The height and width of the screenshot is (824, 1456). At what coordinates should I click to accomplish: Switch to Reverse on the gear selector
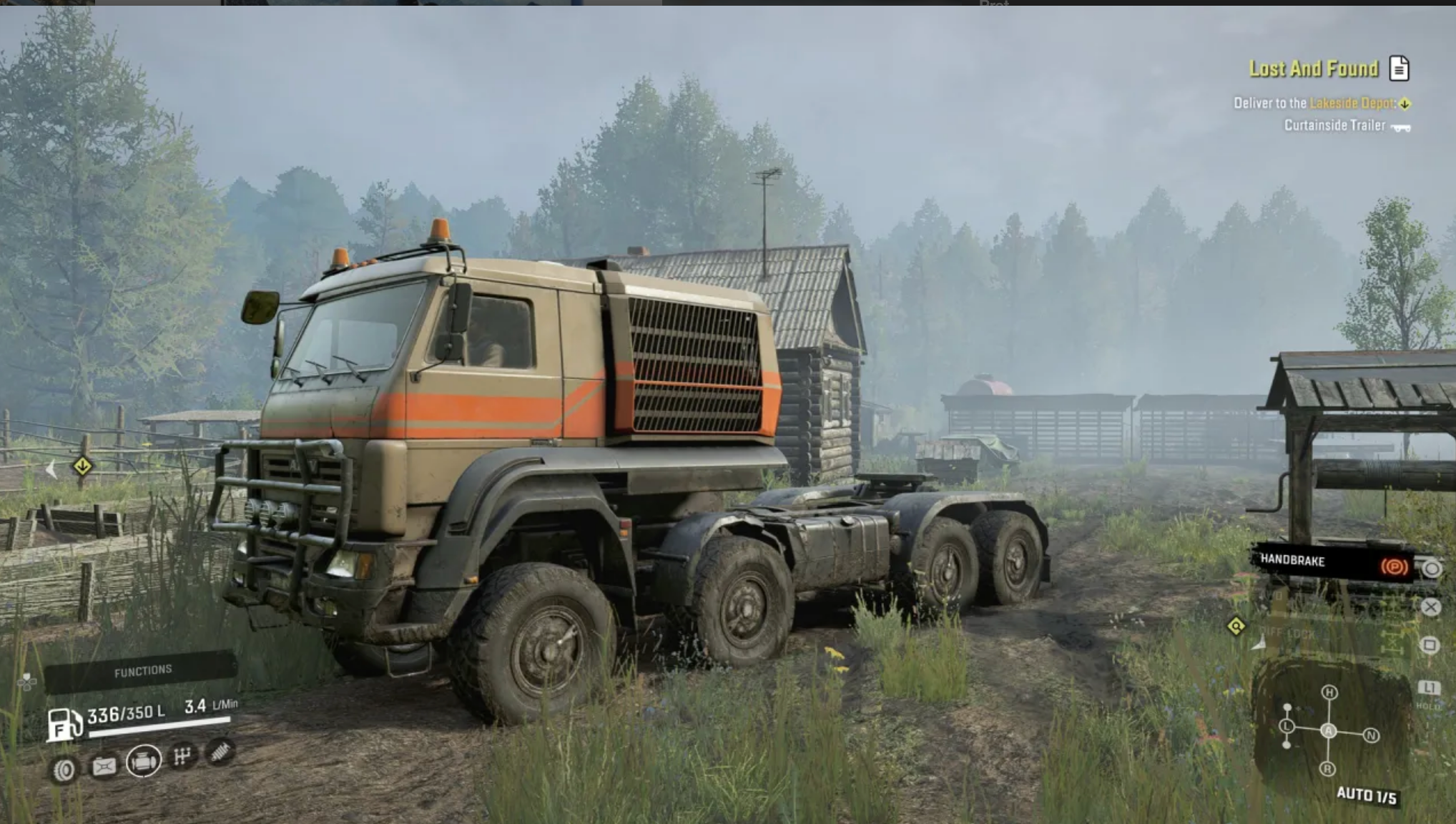pos(1328,767)
